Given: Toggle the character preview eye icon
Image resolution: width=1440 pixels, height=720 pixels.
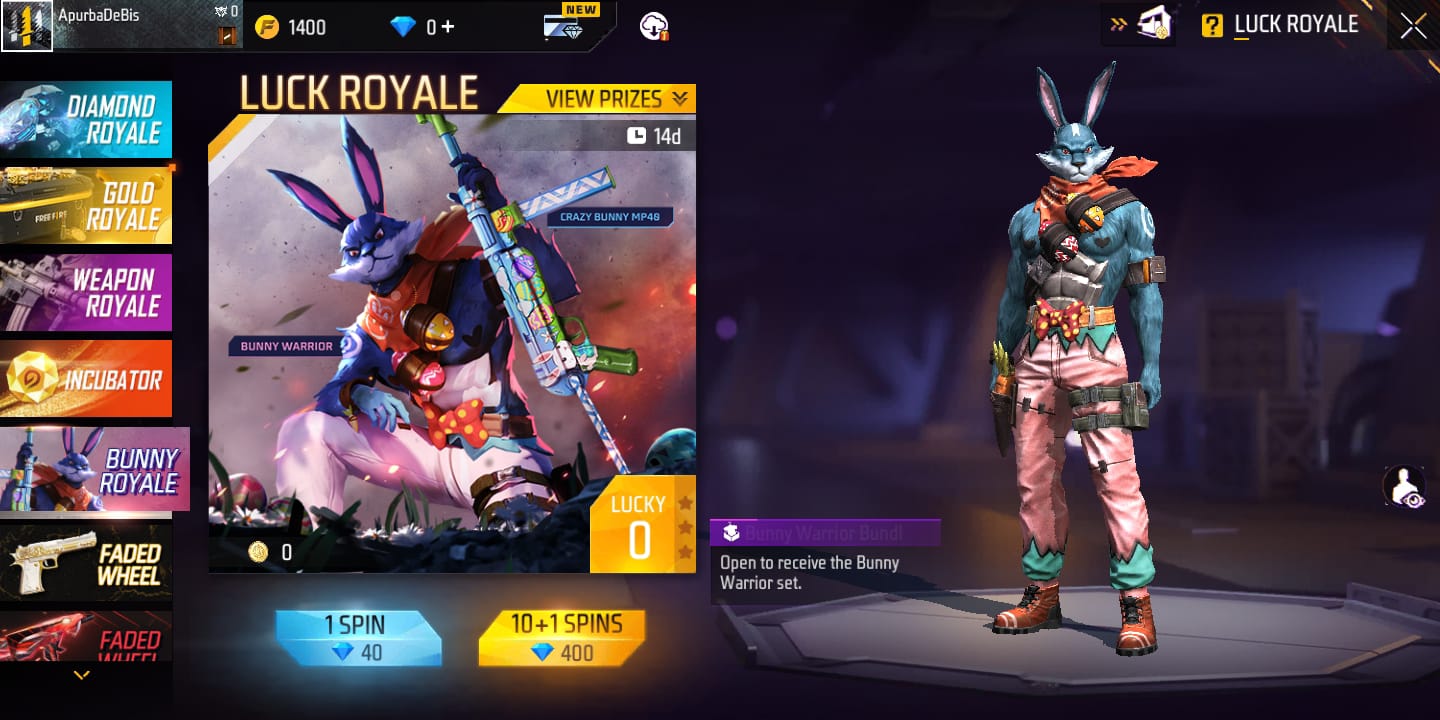Looking at the screenshot, I should [x=1404, y=487].
